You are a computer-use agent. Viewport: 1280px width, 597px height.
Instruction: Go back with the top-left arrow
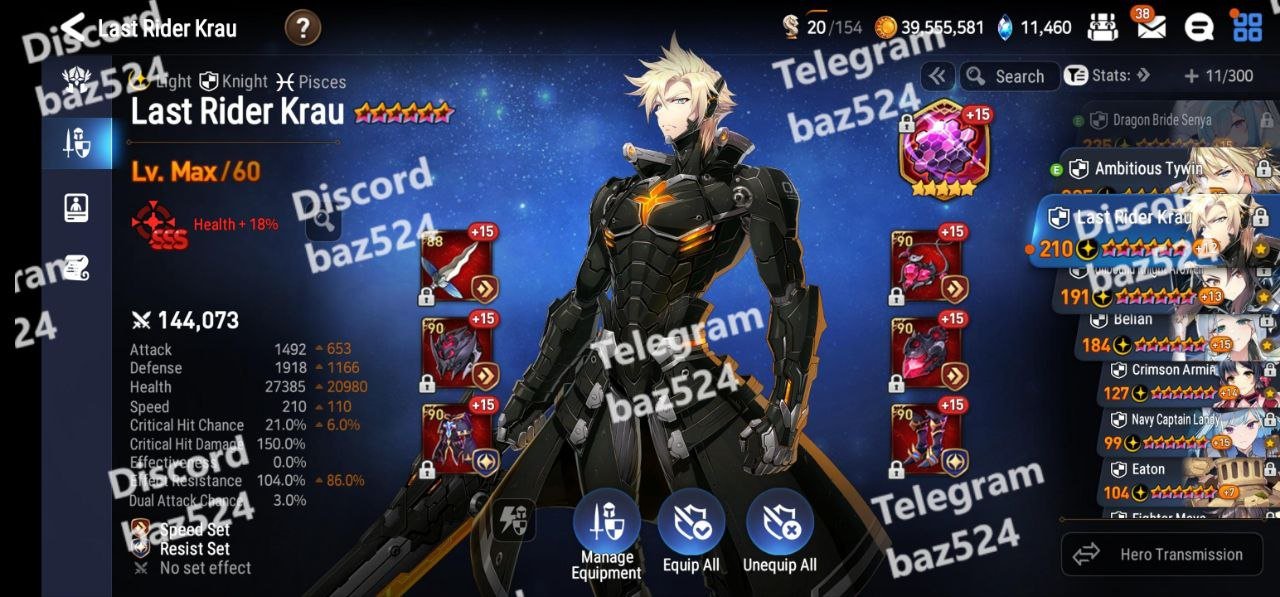click(x=73, y=27)
